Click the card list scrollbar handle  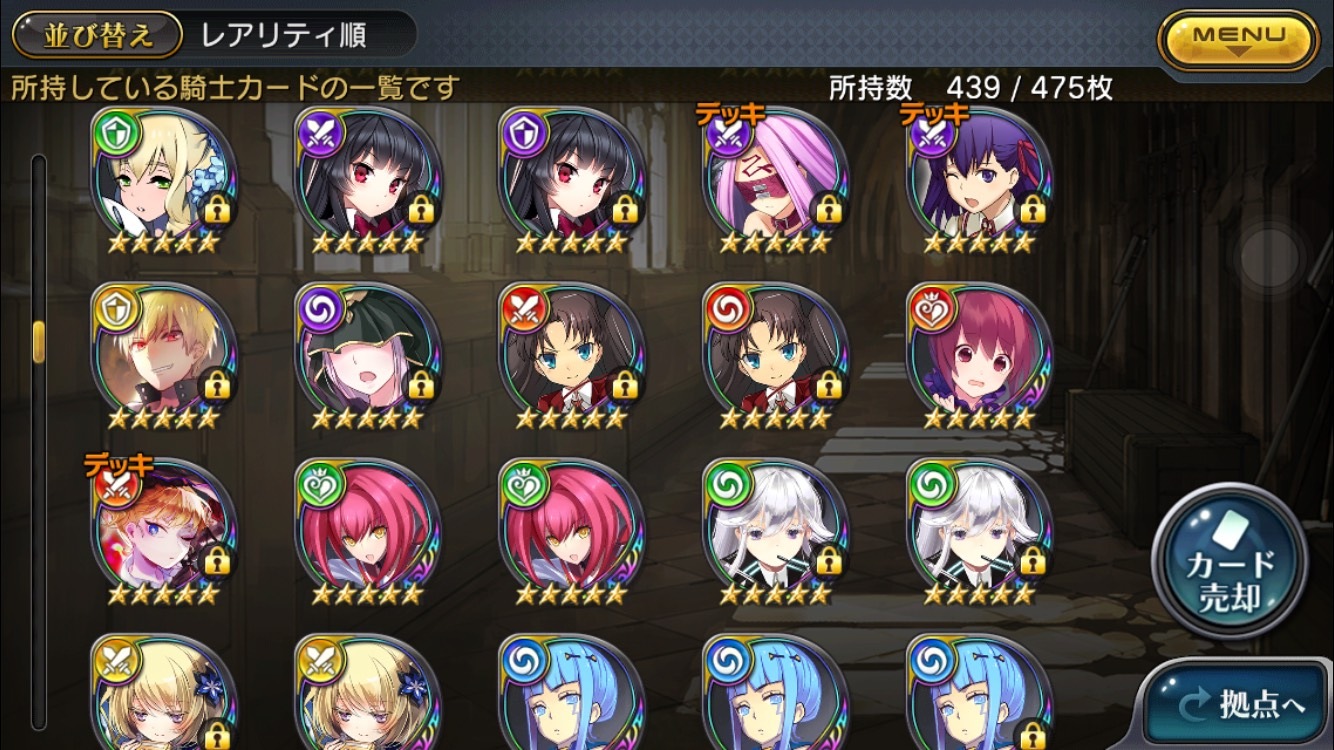tap(39, 341)
